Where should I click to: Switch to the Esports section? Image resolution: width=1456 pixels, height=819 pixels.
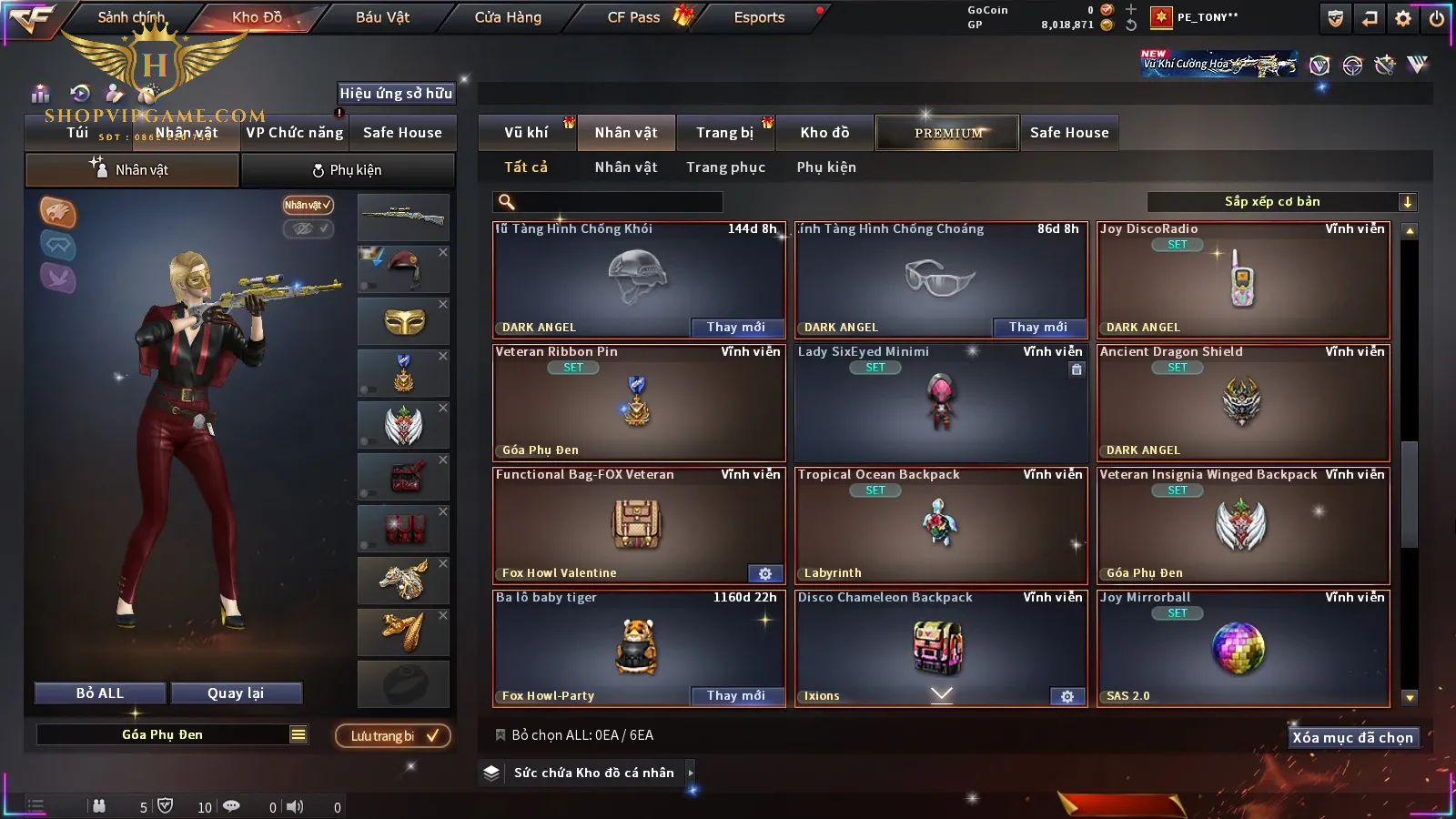(x=759, y=17)
